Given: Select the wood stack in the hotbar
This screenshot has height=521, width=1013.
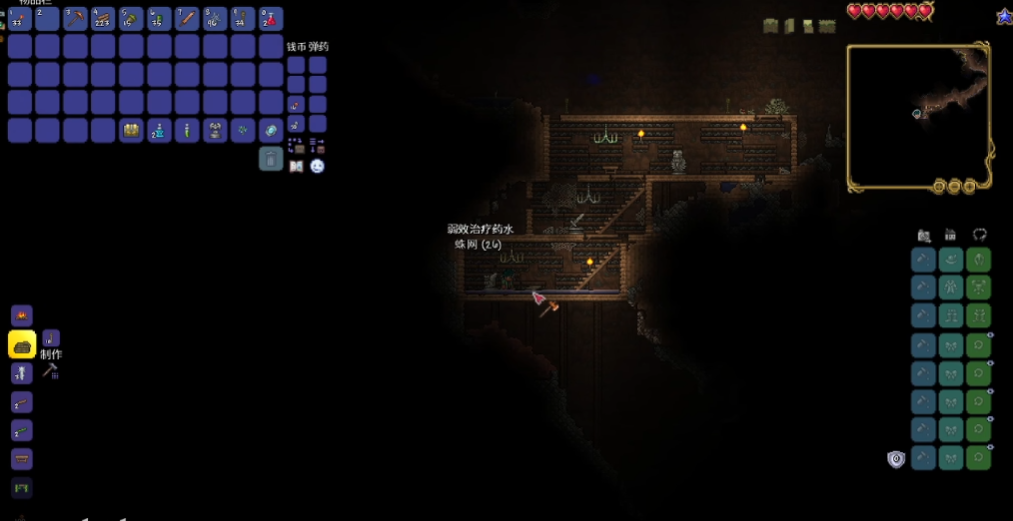Looking at the screenshot, I should coord(103,18).
